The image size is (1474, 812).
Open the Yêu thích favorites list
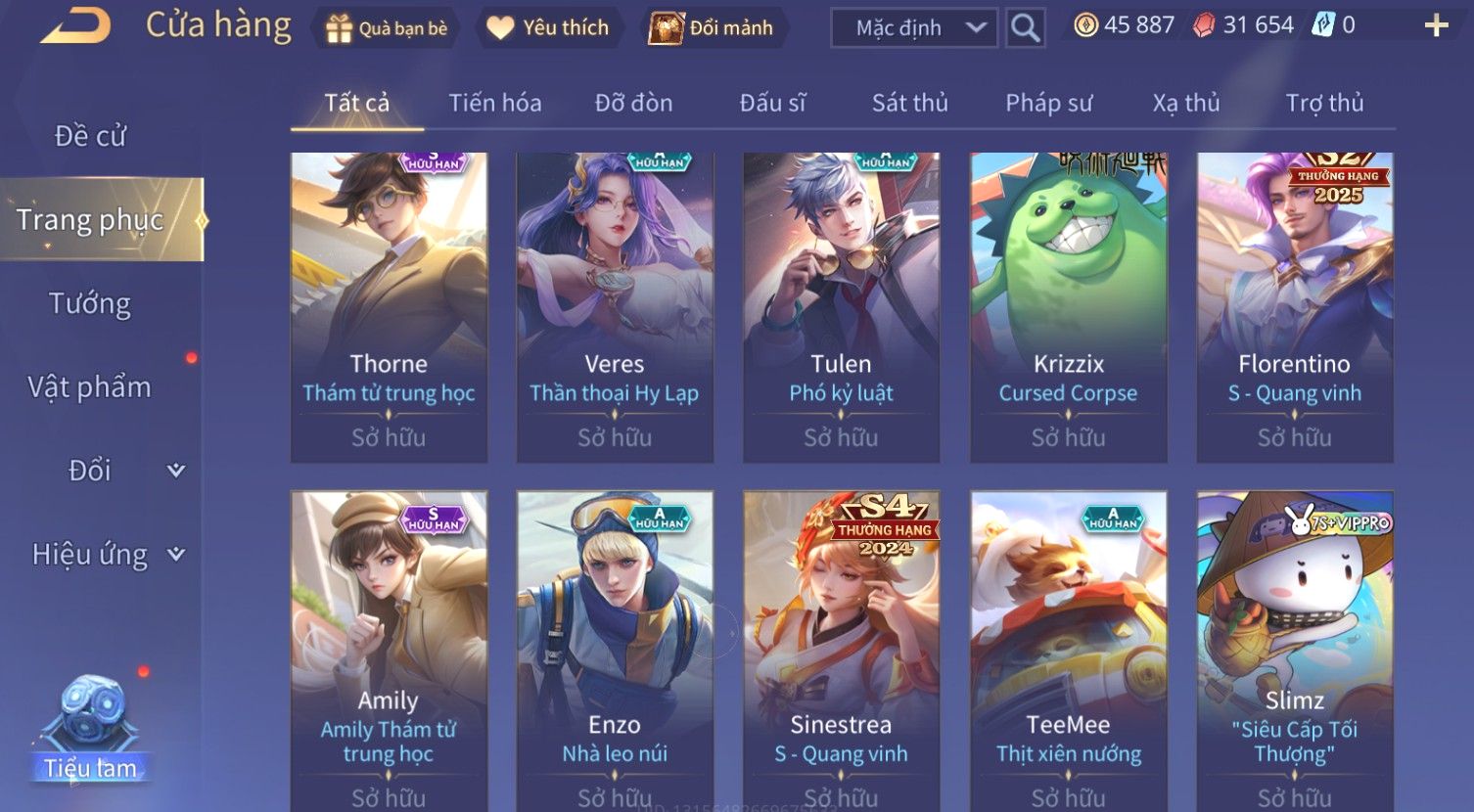[x=548, y=28]
